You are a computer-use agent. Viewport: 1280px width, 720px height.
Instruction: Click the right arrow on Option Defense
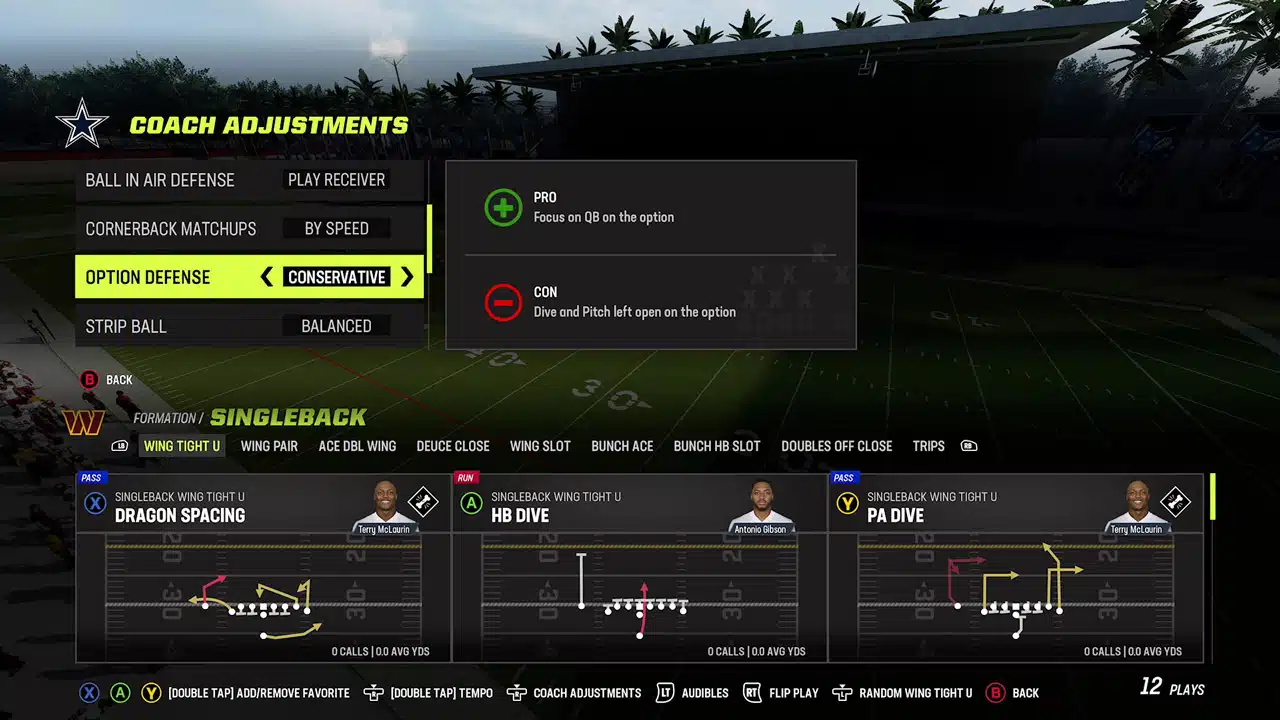(407, 277)
